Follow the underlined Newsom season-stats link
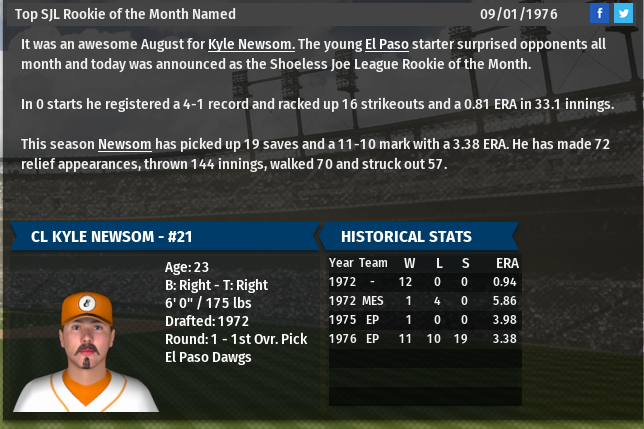644x429 pixels. coord(122,145)
